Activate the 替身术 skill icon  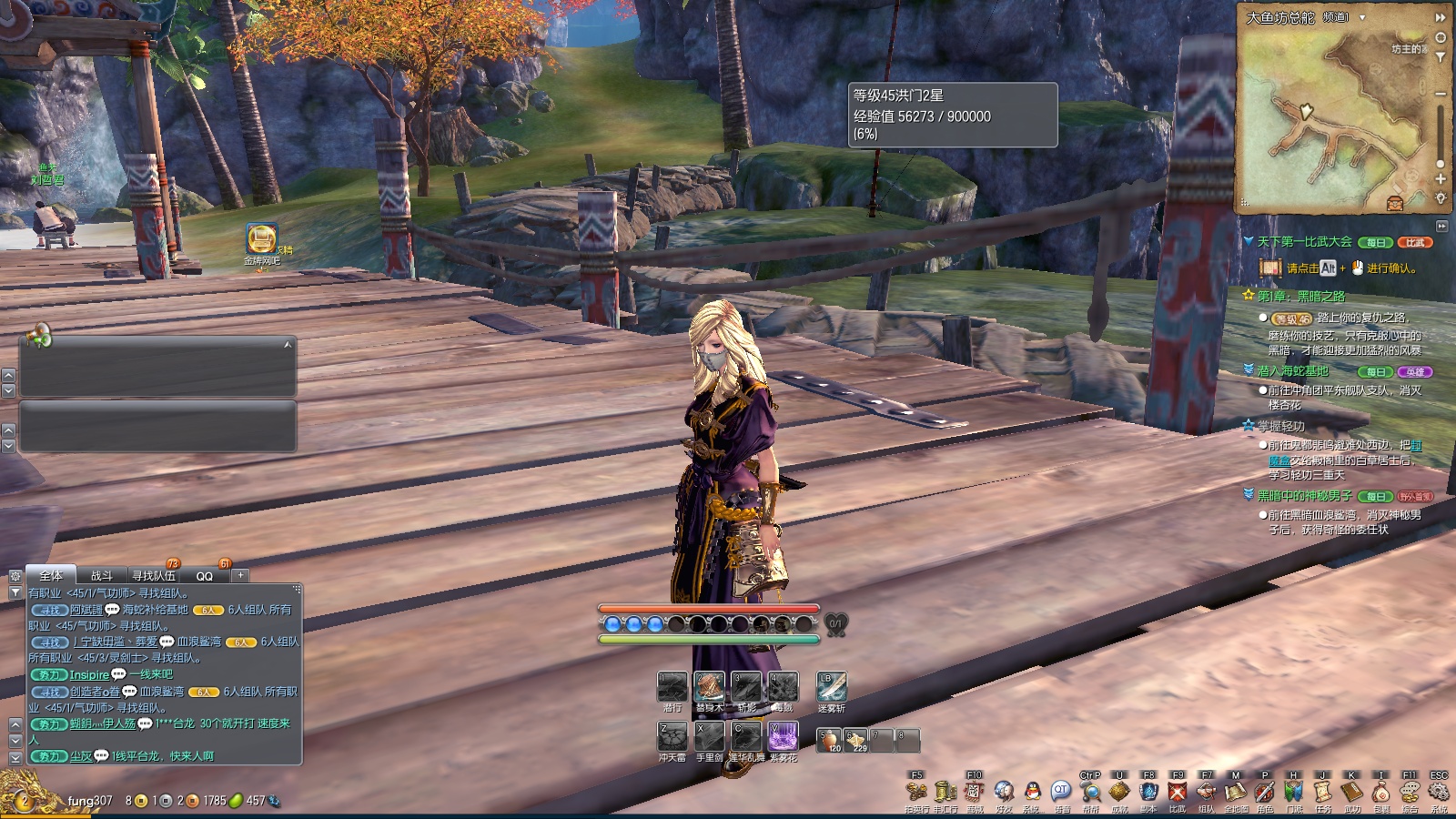709,687
